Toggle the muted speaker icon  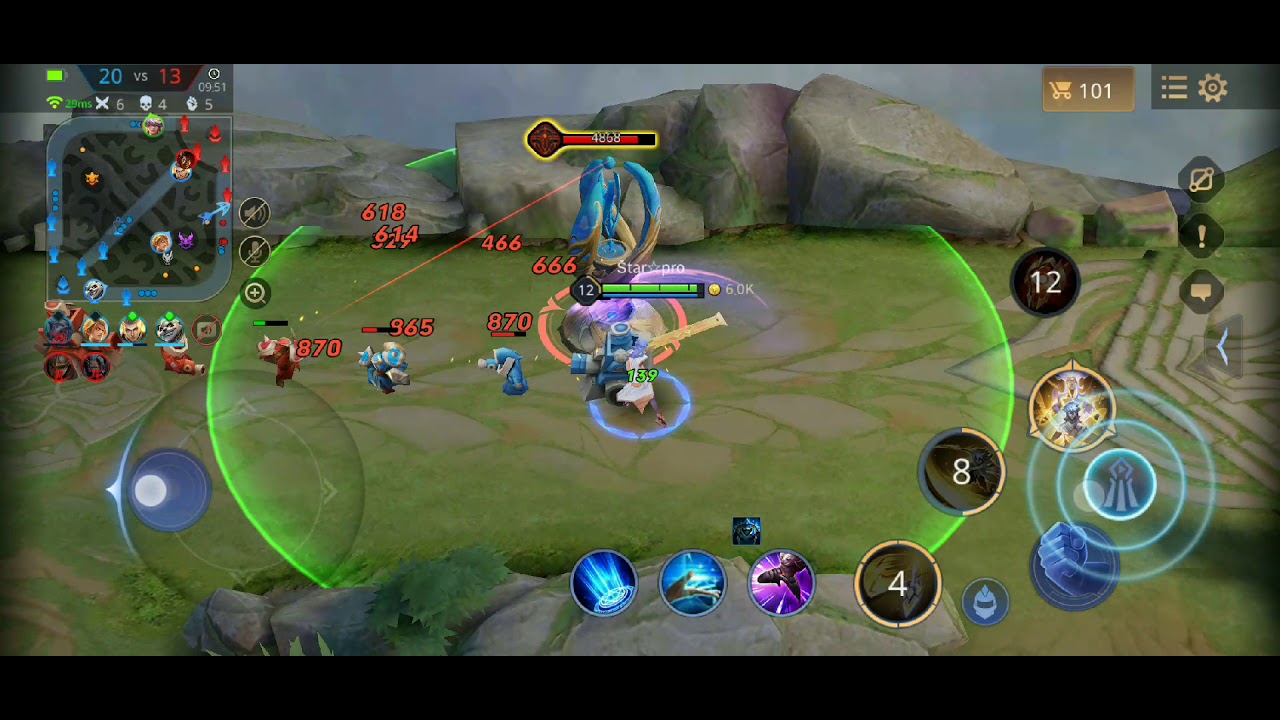tap(255, 212)
